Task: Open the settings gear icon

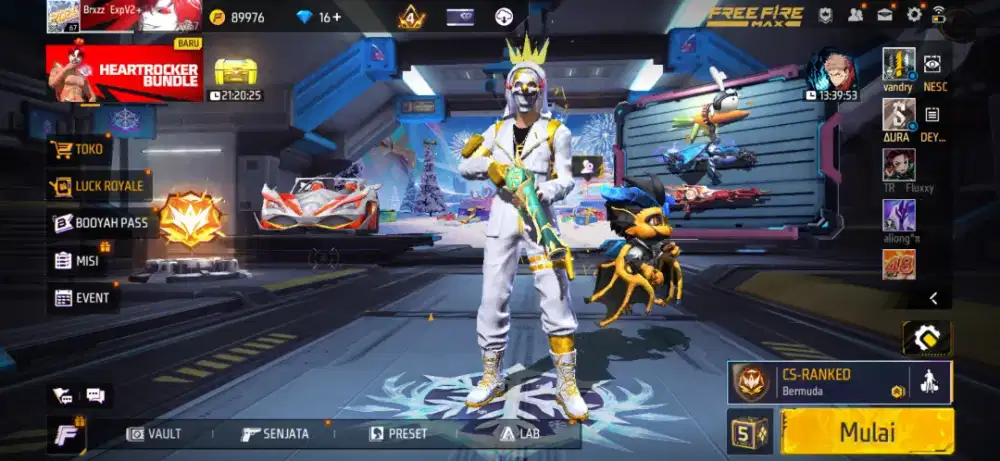Action: click(x=914, y=15)
